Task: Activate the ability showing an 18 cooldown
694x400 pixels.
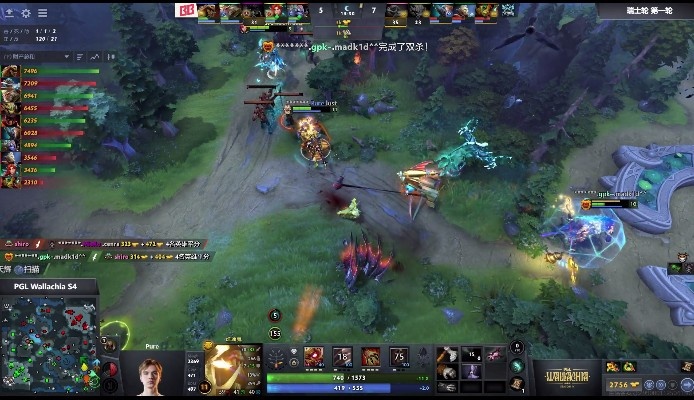Action: [343, 357]
